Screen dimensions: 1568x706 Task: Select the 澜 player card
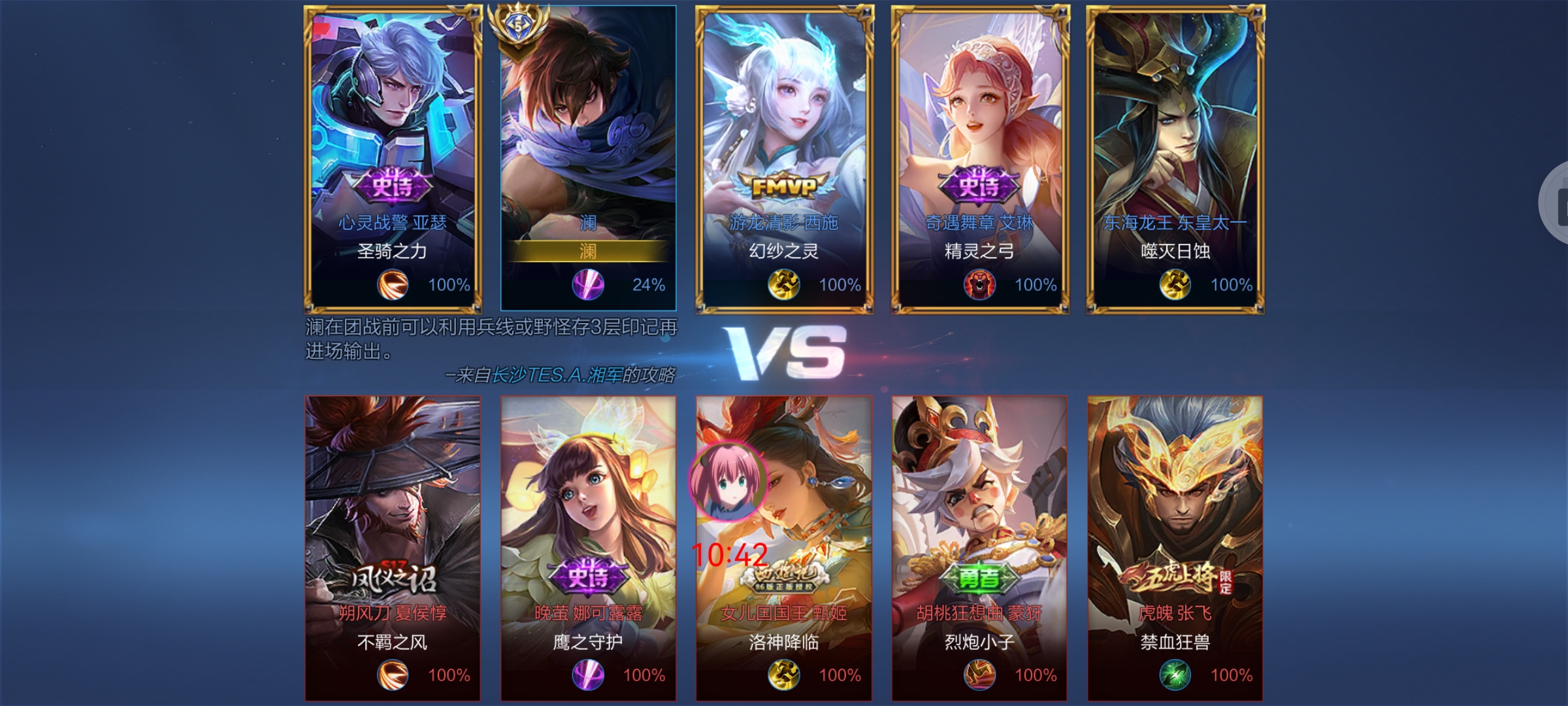click(588, 157)
